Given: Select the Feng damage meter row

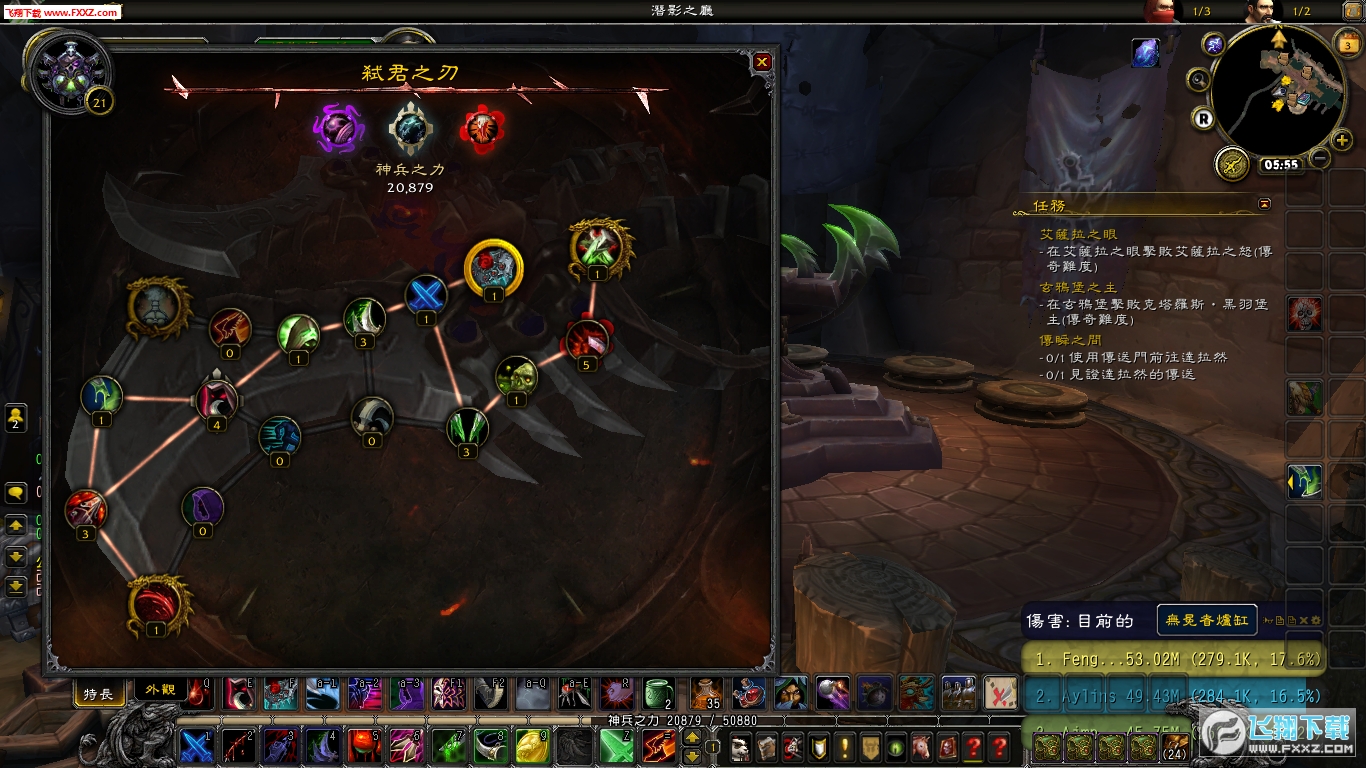Looking at the screenshot, I should coord(1172,659).
